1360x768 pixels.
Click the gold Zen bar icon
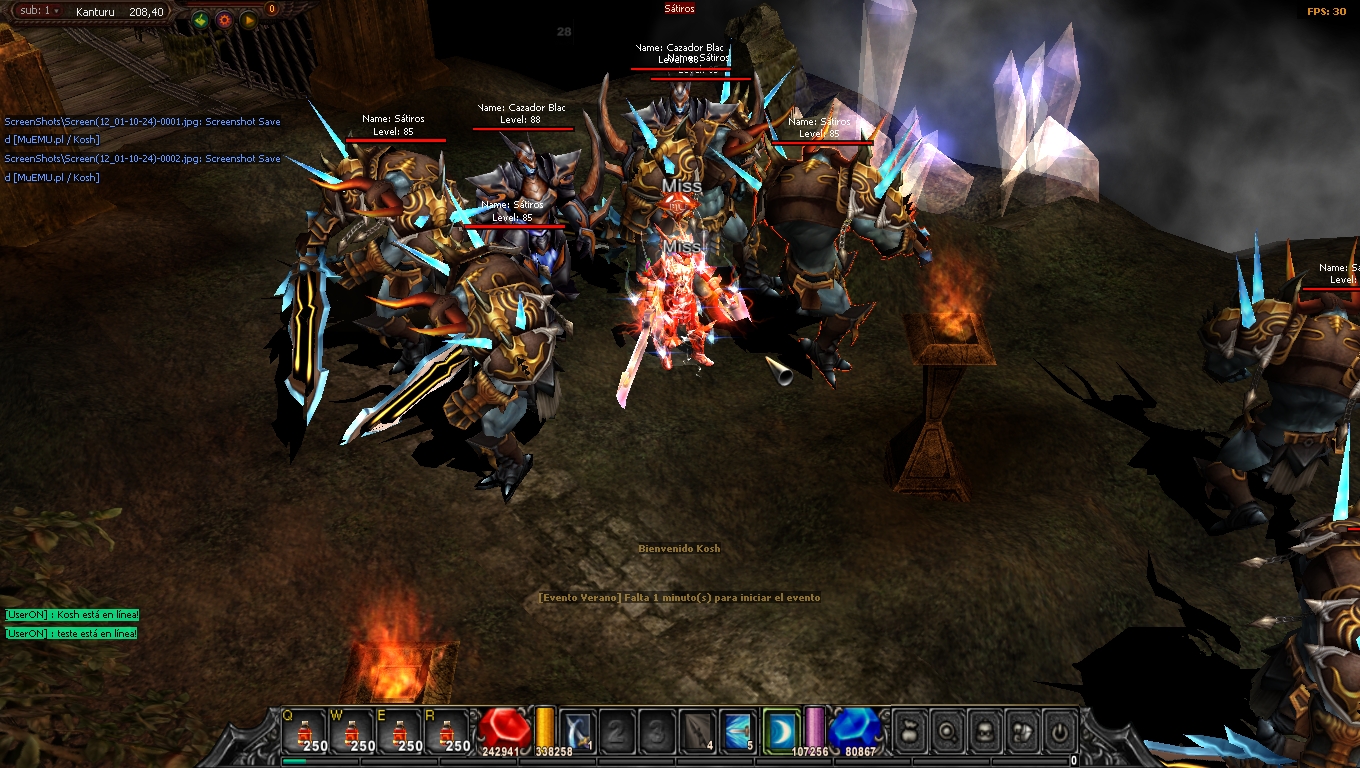tap(543, 728)
